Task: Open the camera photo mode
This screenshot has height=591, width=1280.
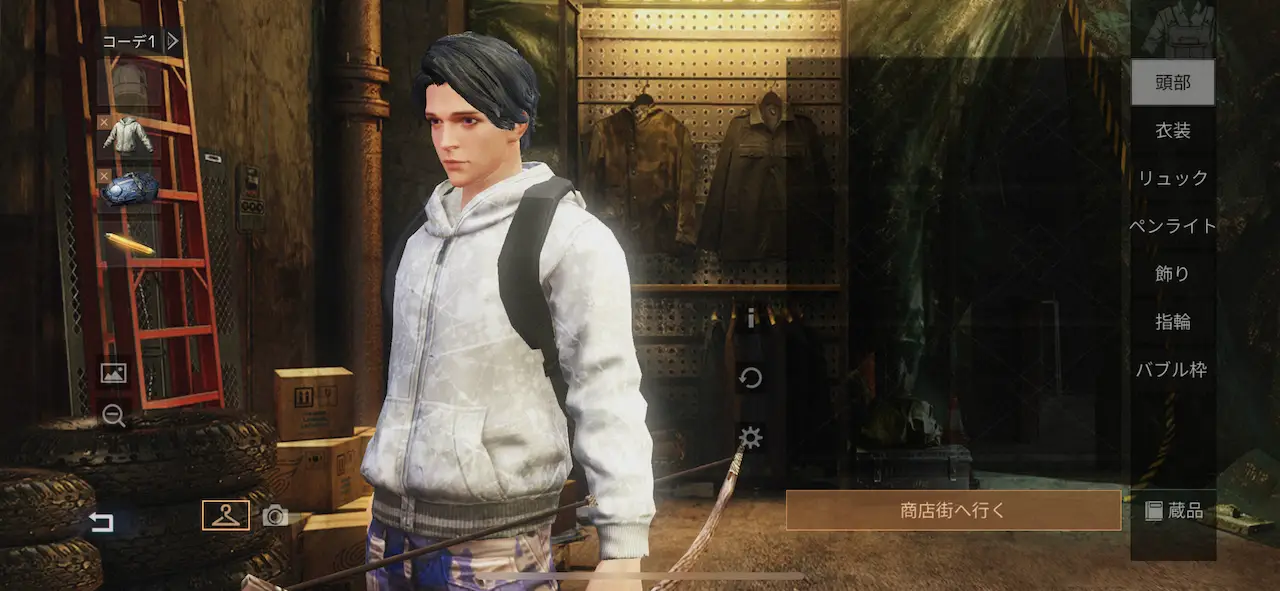Action: pyautogui.click(x=275, y=516)
